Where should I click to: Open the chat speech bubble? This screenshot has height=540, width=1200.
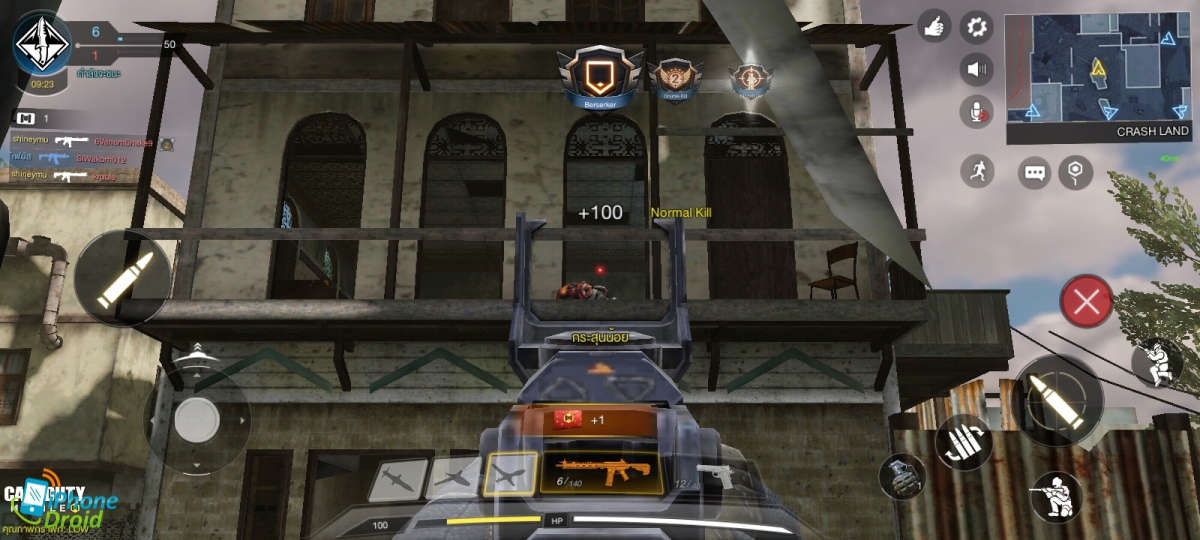[x=1034, y=172]
